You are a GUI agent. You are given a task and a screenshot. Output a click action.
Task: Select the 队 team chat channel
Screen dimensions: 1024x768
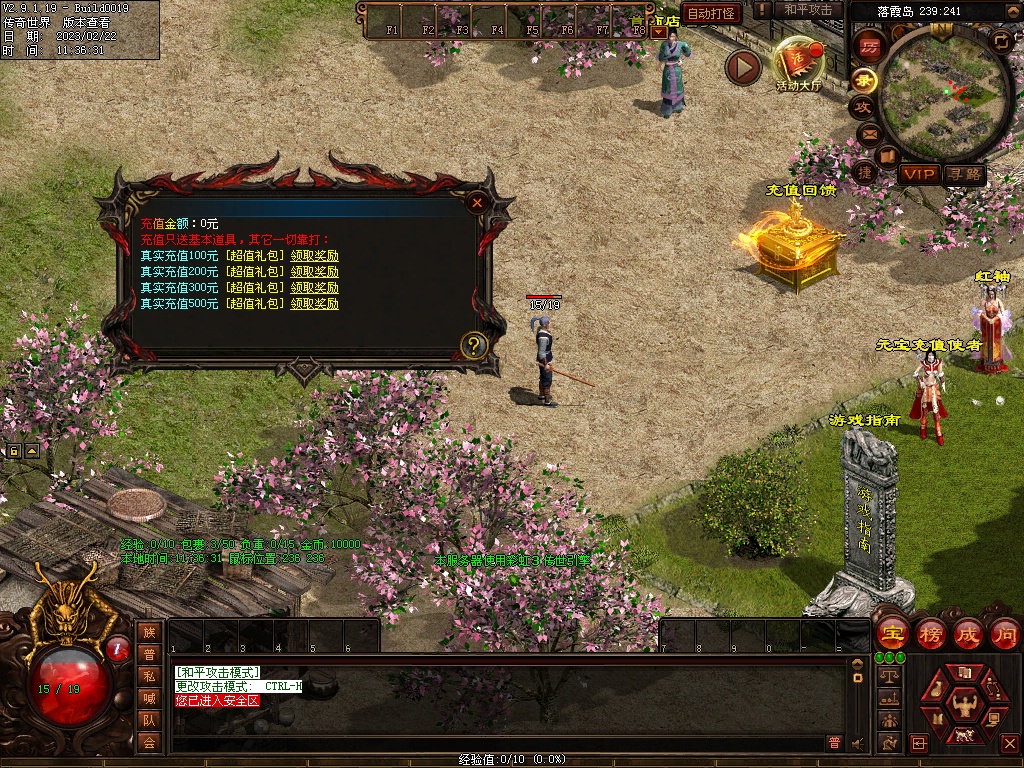(x=150, y=719)
